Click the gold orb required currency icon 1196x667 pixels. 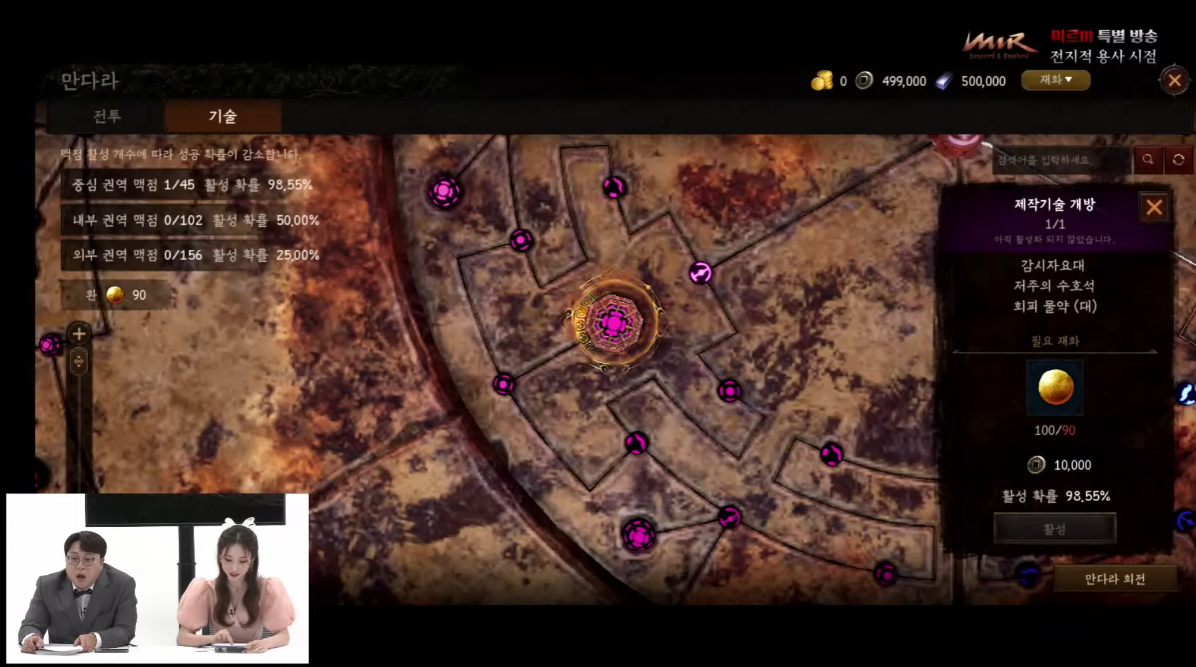tap(1054, 388)
